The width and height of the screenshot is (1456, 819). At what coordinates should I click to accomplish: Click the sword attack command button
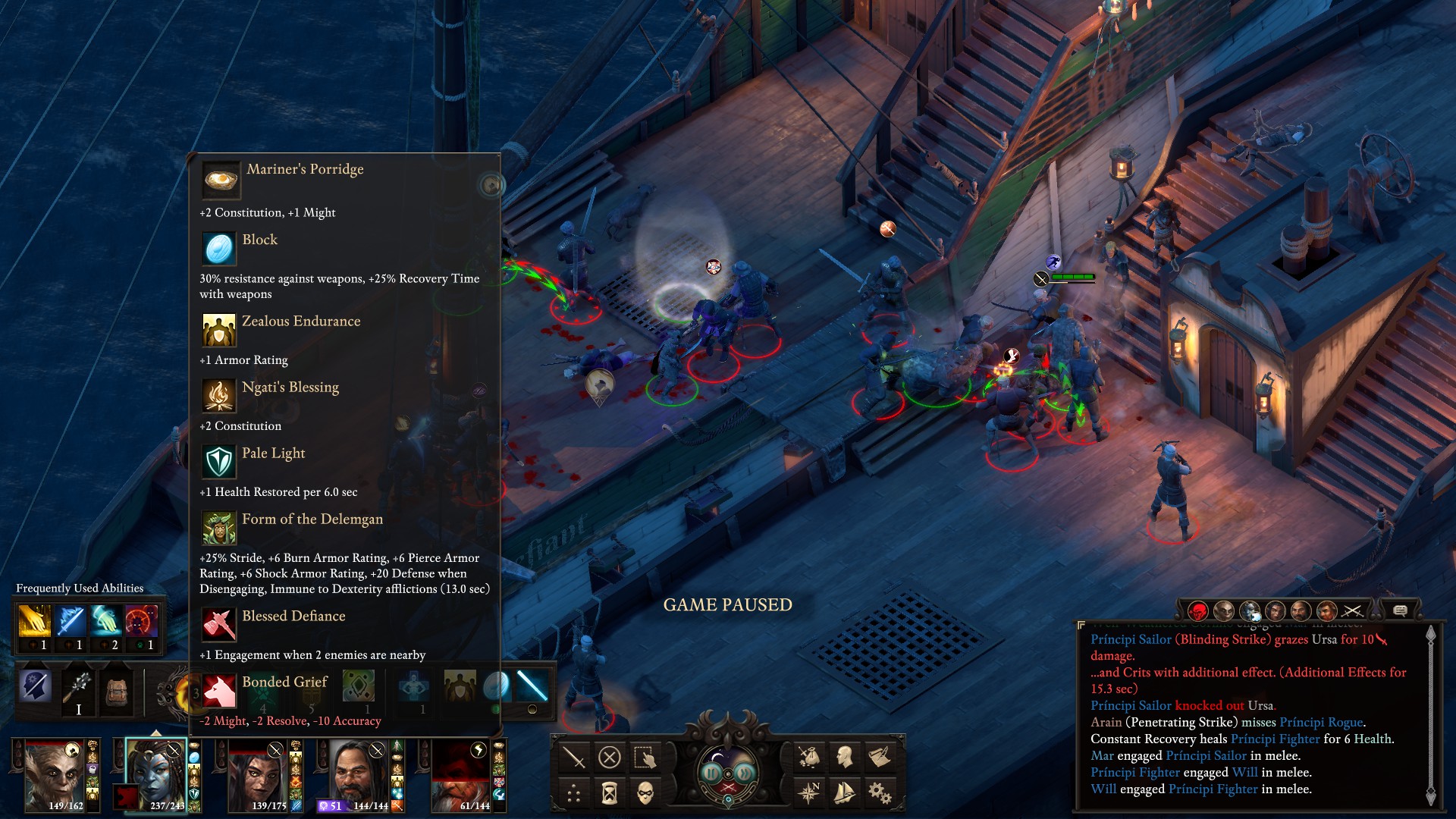(x=574, y=757)
